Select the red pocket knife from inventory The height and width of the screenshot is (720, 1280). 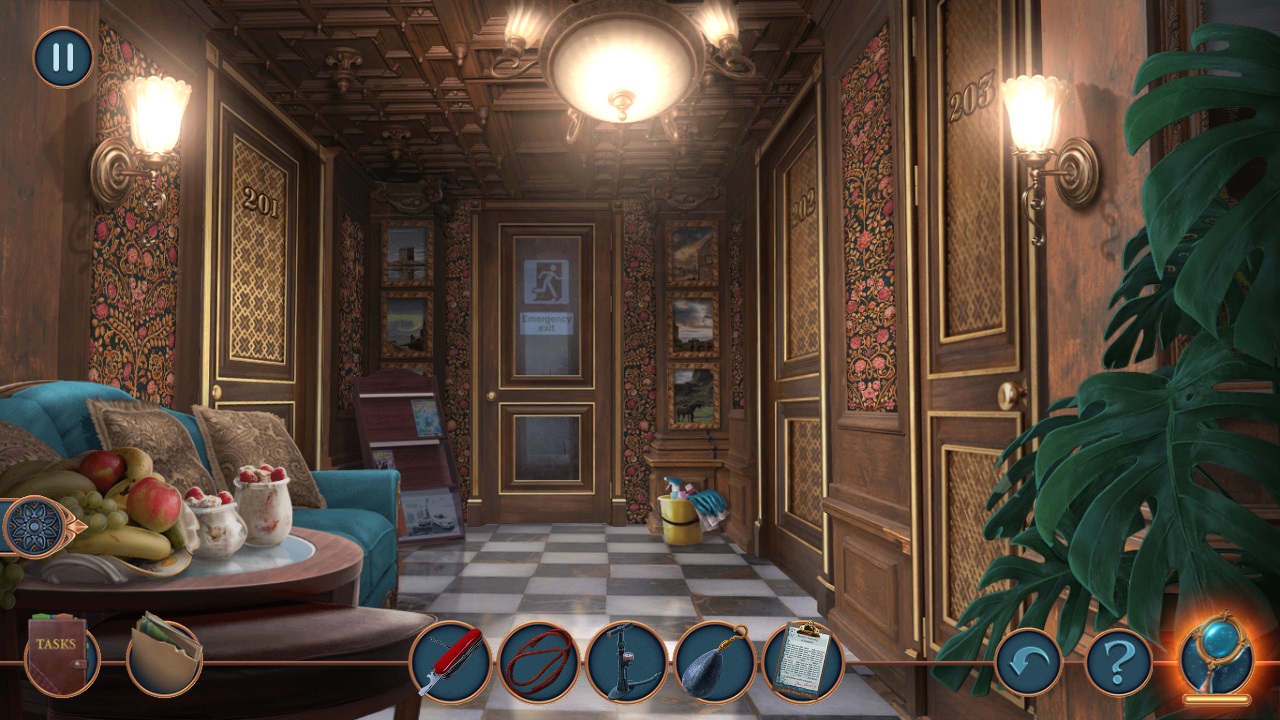point(451,661)
